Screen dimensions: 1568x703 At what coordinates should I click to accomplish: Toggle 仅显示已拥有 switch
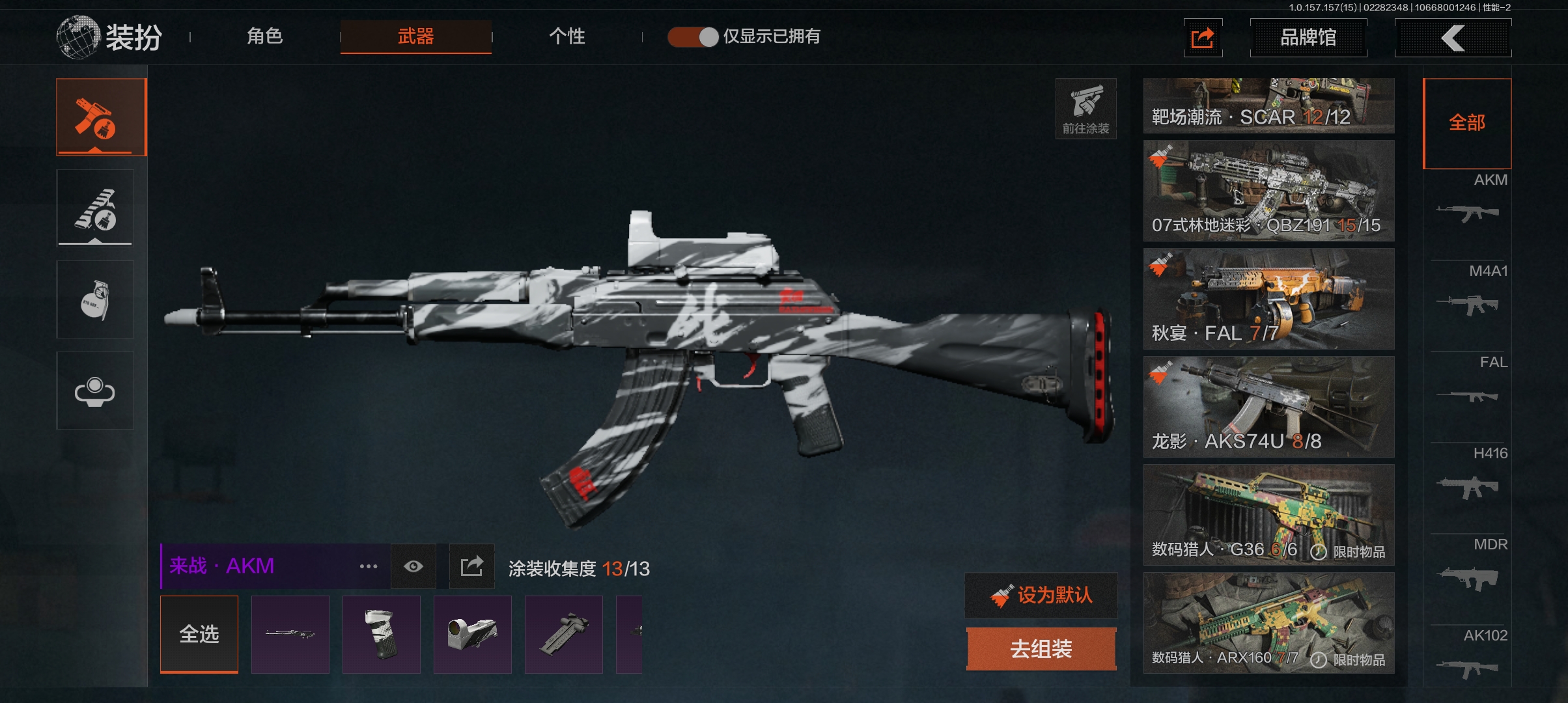click(693, 36)
